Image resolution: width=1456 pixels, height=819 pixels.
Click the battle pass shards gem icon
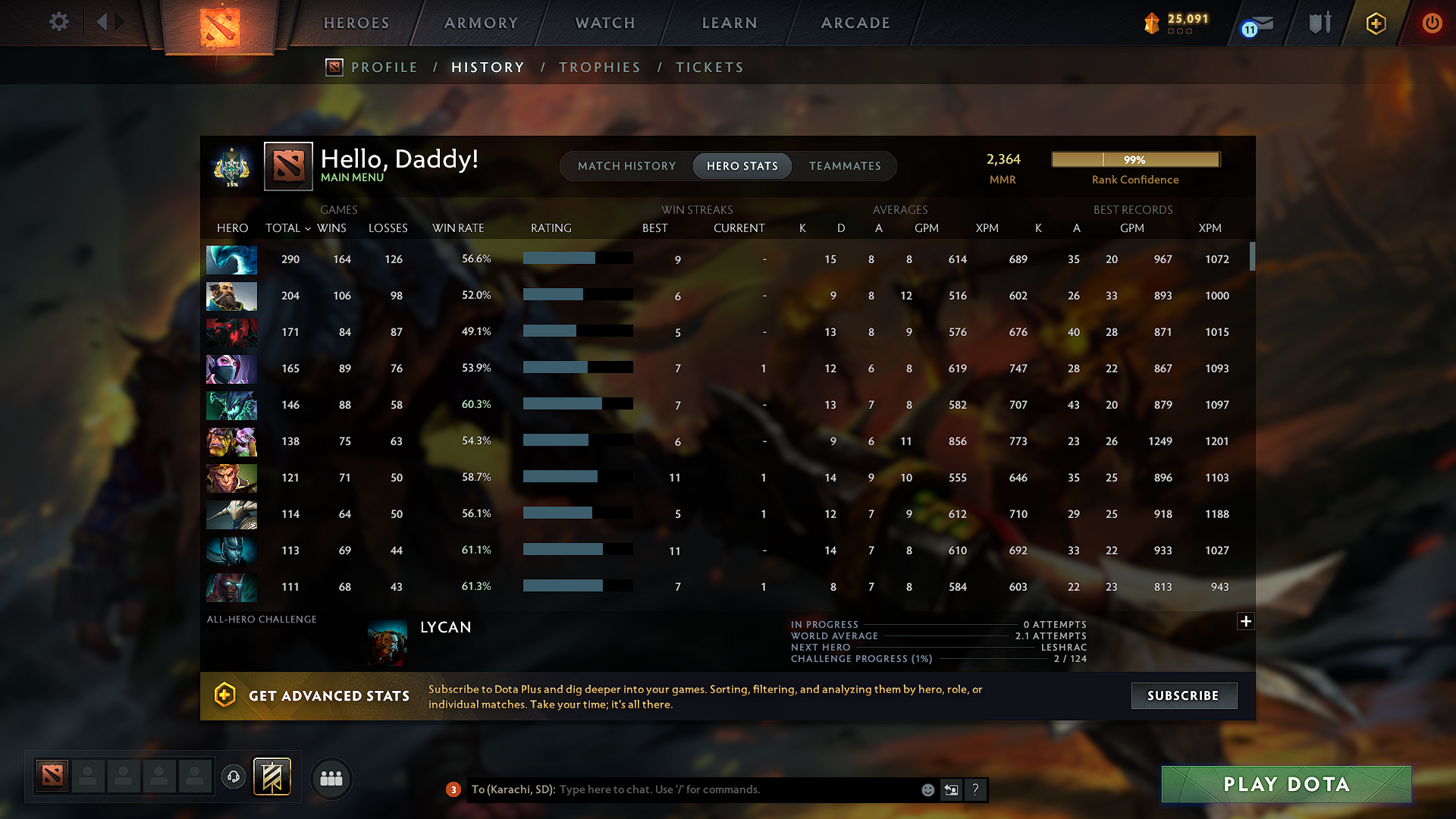[x=1152, y=23]
